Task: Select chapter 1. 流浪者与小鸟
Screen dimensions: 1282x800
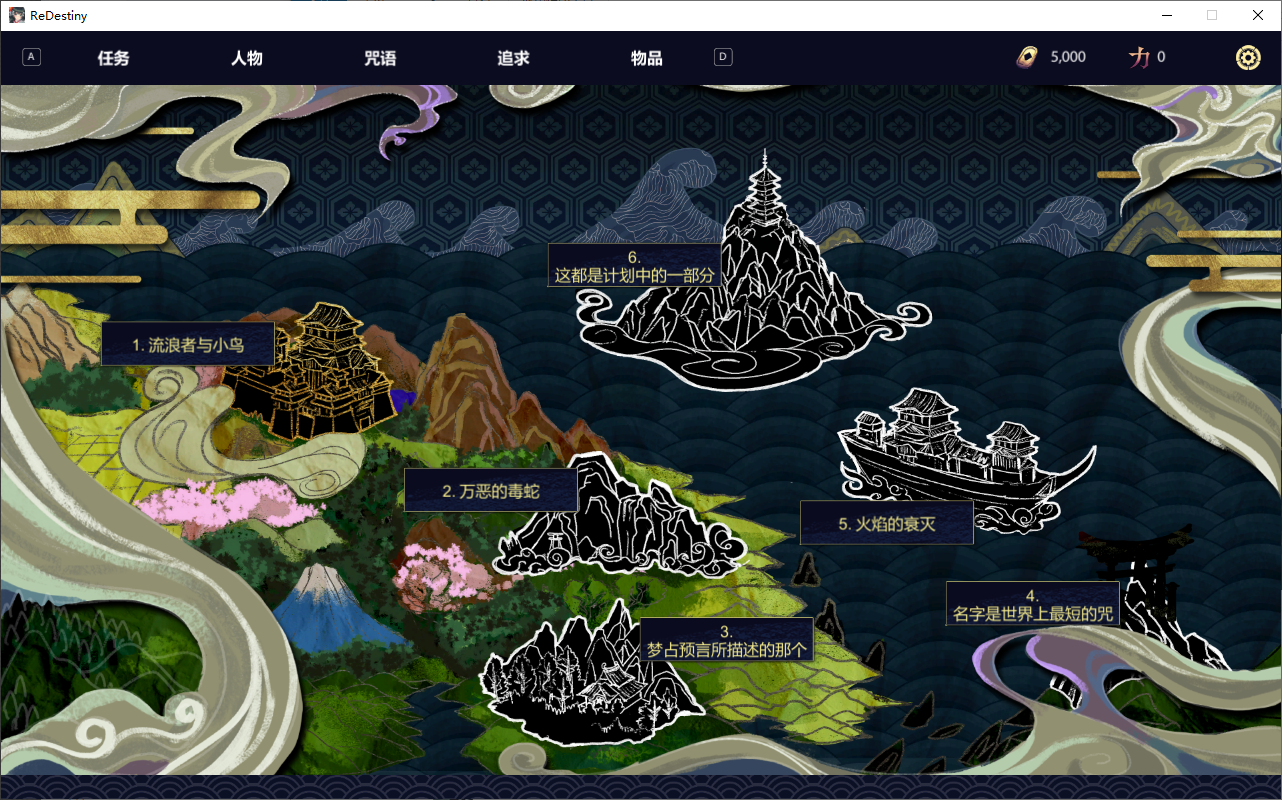Action: point(188,345)
